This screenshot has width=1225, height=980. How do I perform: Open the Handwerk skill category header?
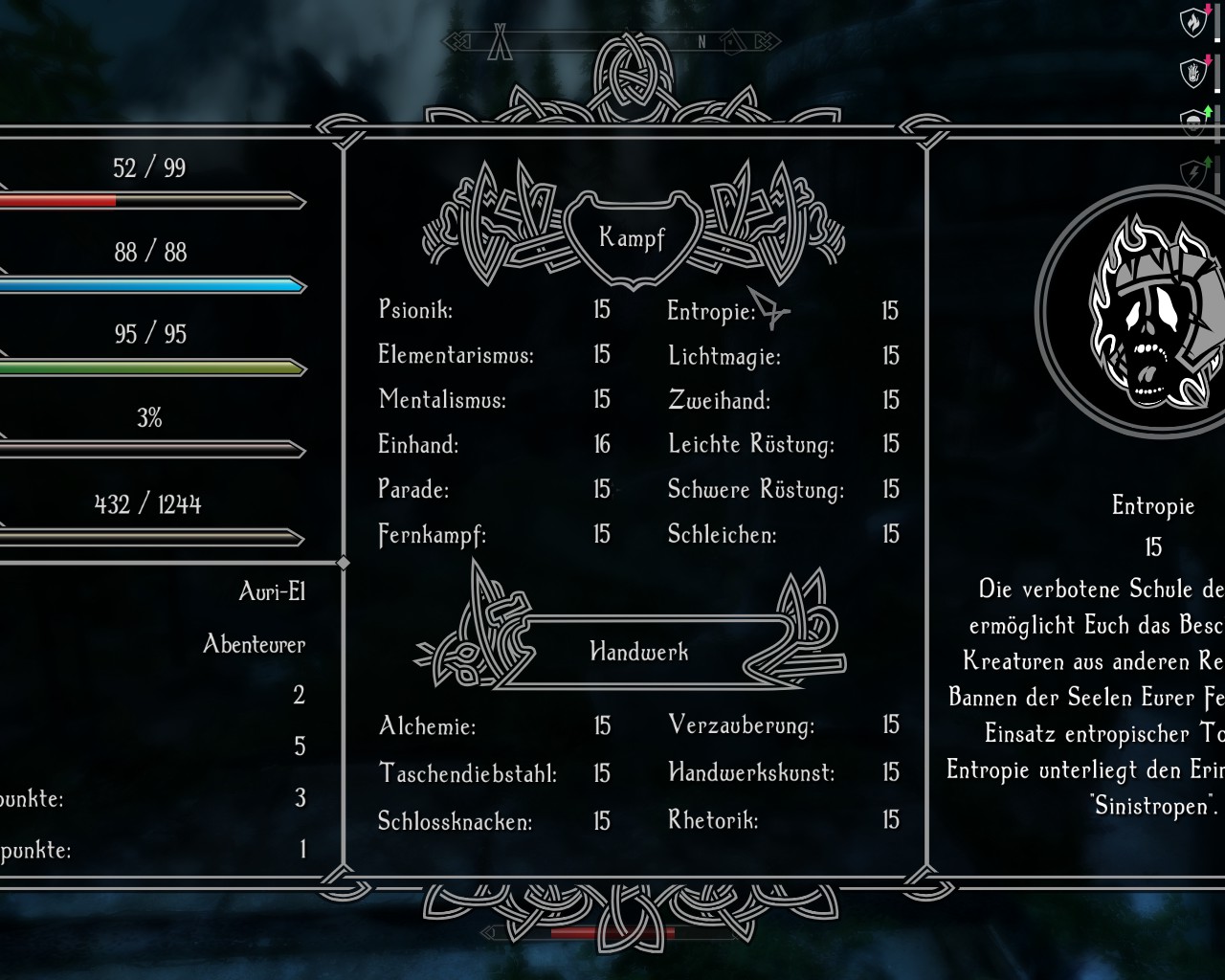click(x=638, y=653)
